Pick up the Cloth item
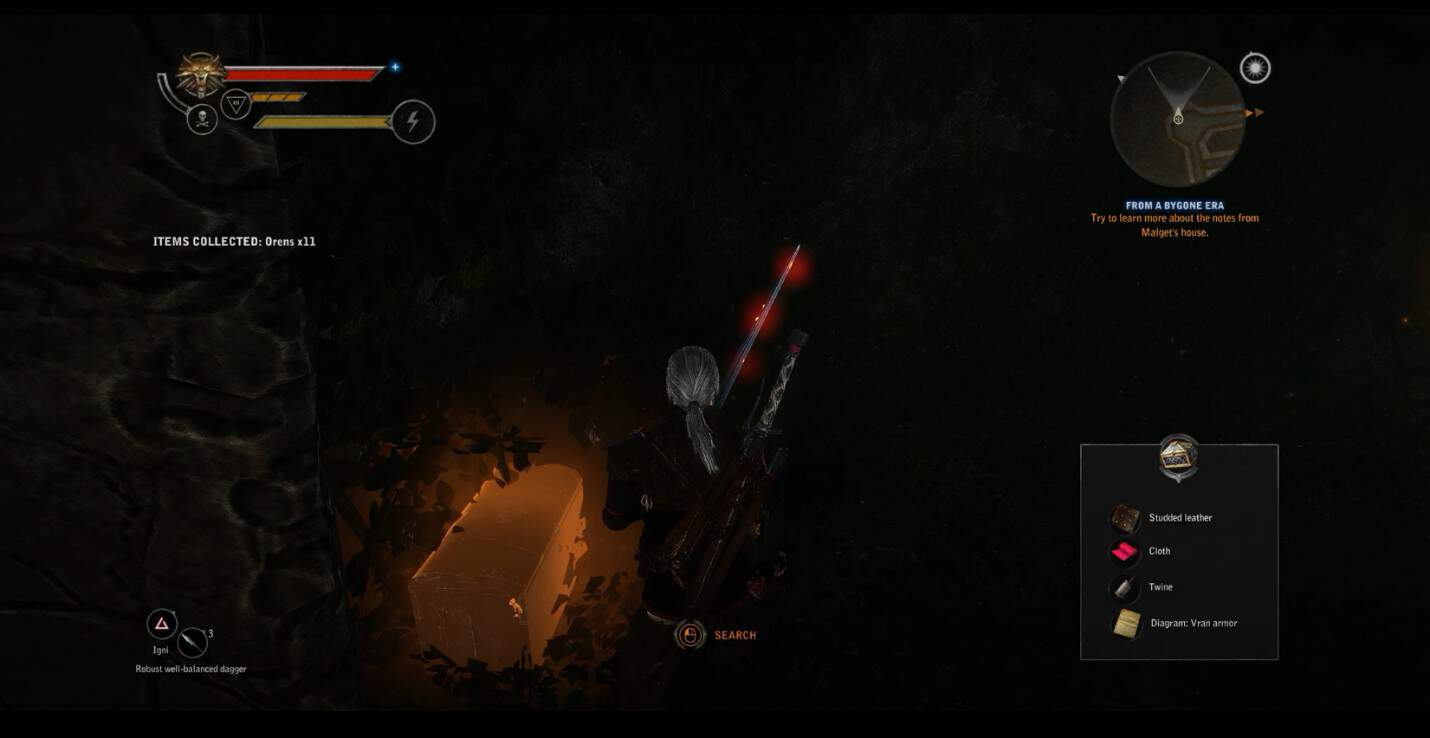 pos(1158,551)
